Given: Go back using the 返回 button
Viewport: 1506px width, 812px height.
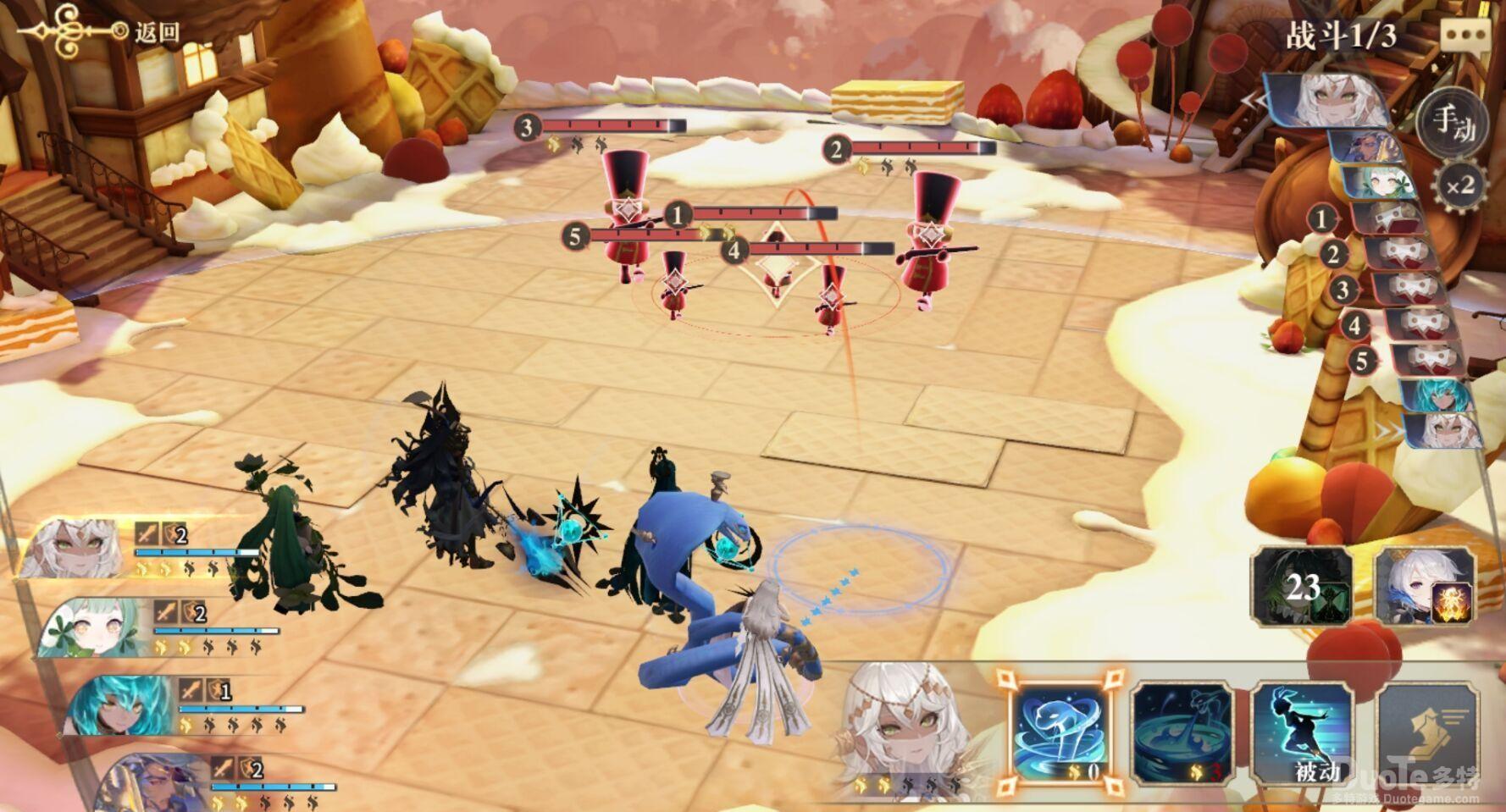Looking at the screenshot, I should (157, 32).
